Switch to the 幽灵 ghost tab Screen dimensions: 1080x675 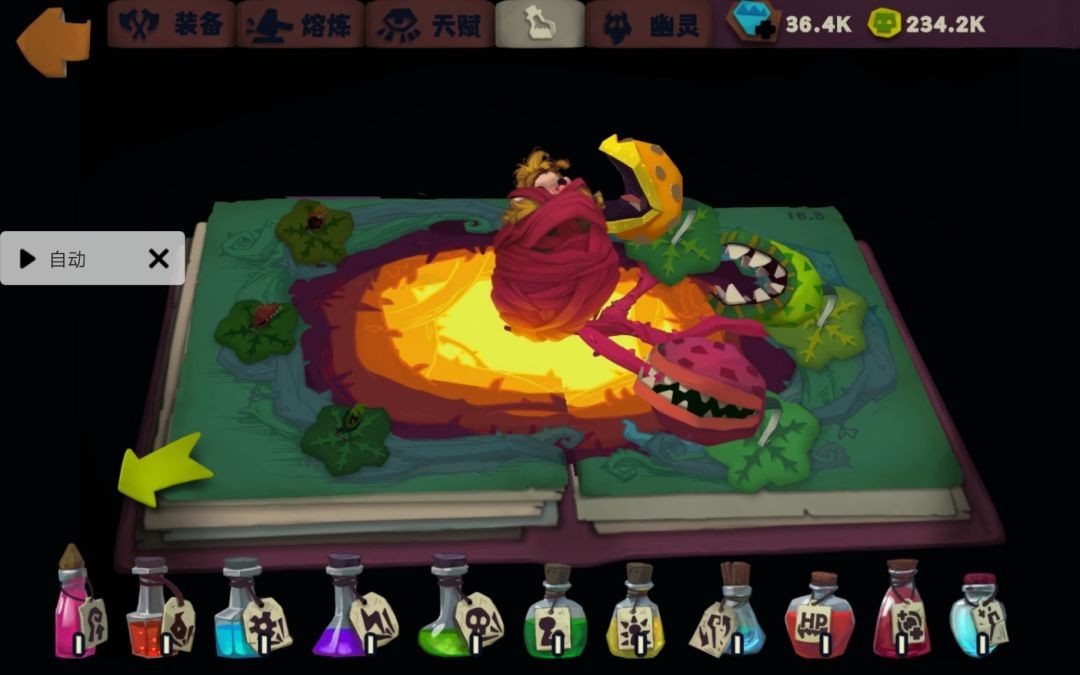649,25
